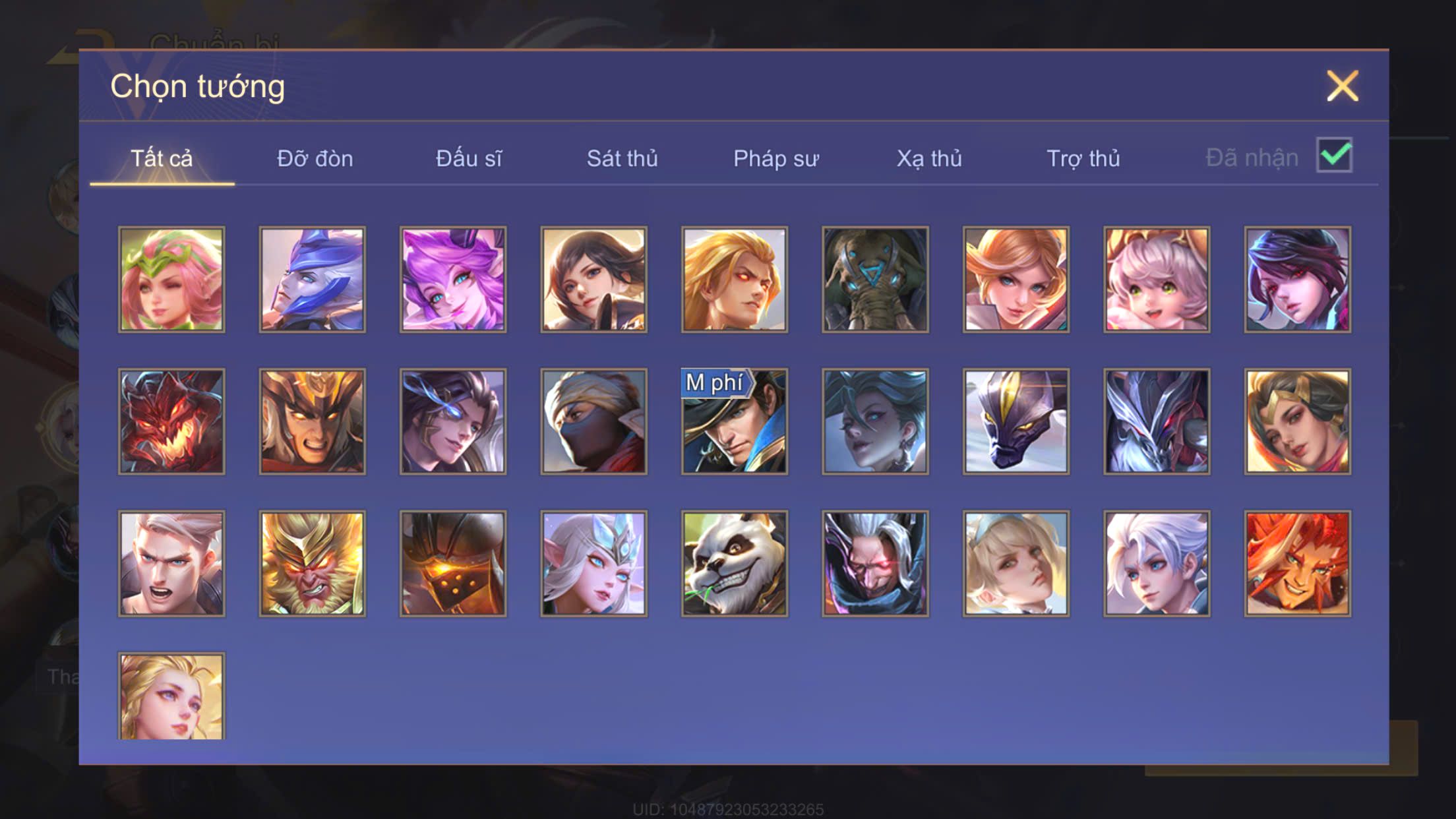This screenshot has height=819, width=1456.
Task: Switch to the Tất cả tab
Action: pyautogui.click(x=162, y=159)
